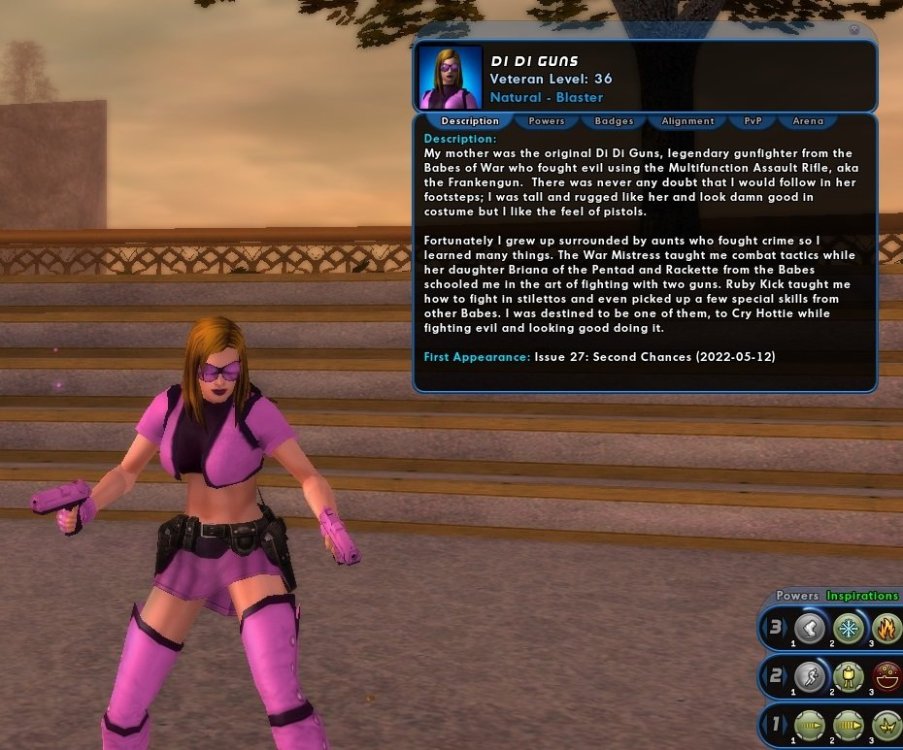Activate the flame power icon
This screenshot has height=750, width=903.
[x=887, y=628]
